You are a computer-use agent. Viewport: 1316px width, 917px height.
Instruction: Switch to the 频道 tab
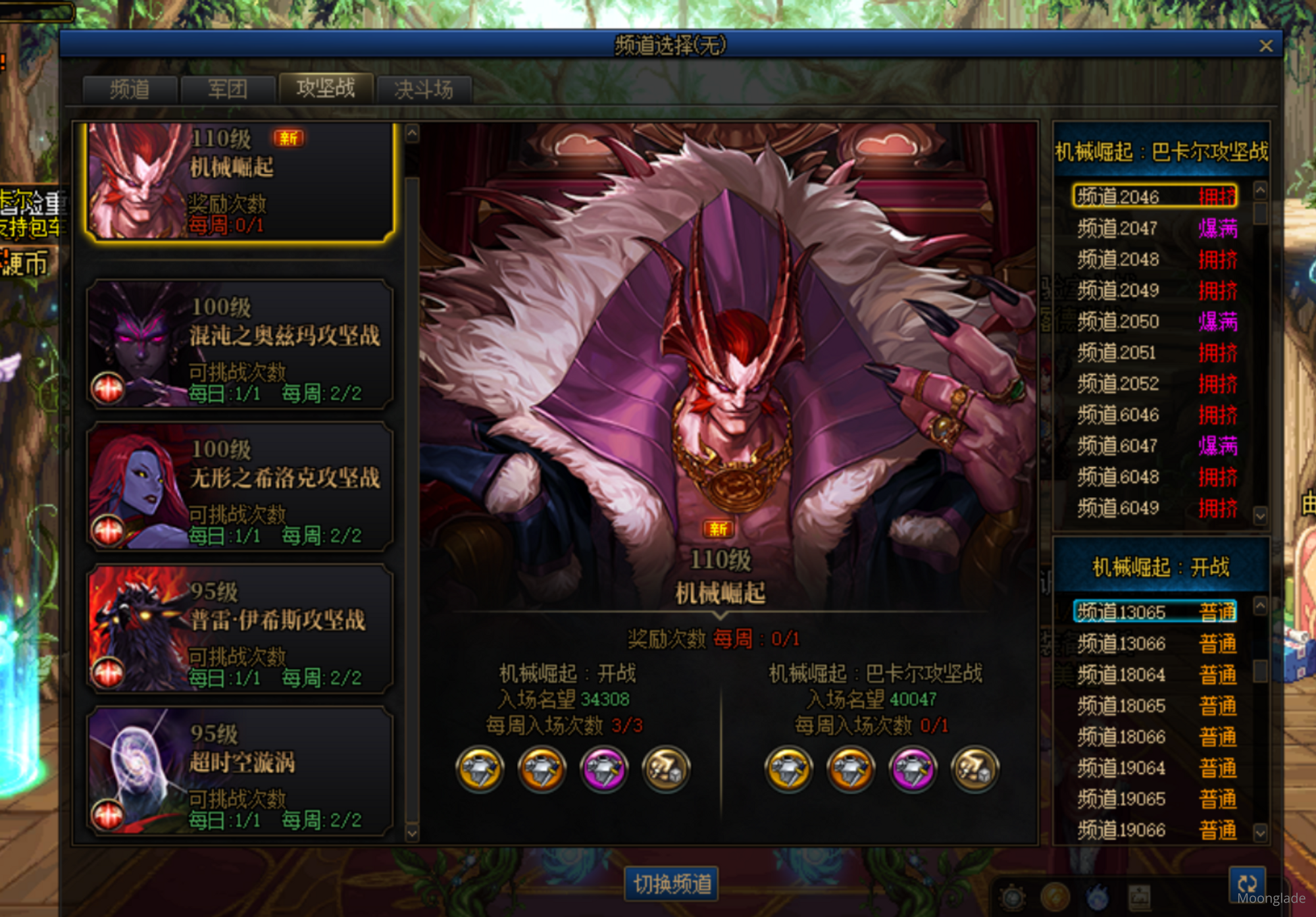click(130, 90)
